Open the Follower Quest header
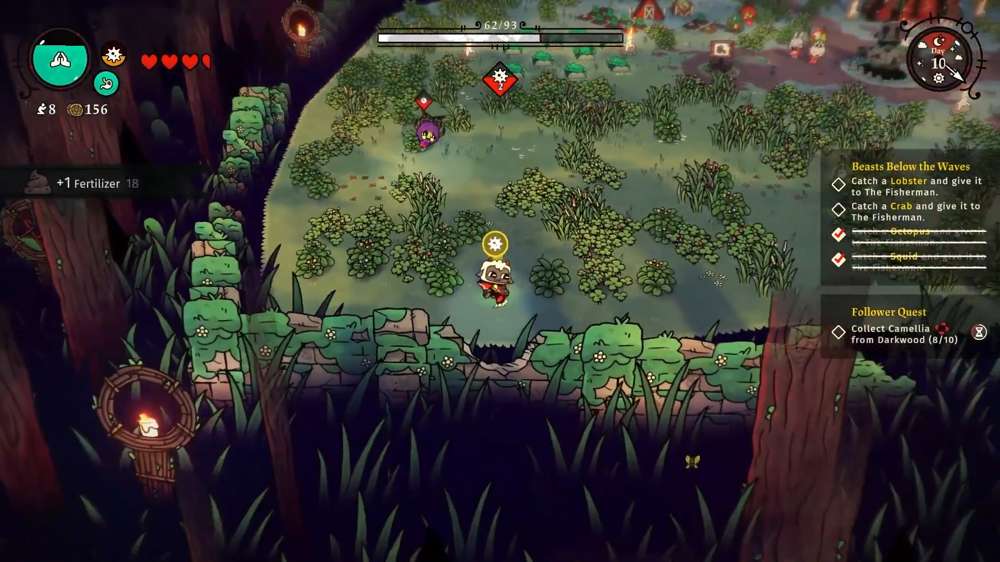 coord(889,312)
